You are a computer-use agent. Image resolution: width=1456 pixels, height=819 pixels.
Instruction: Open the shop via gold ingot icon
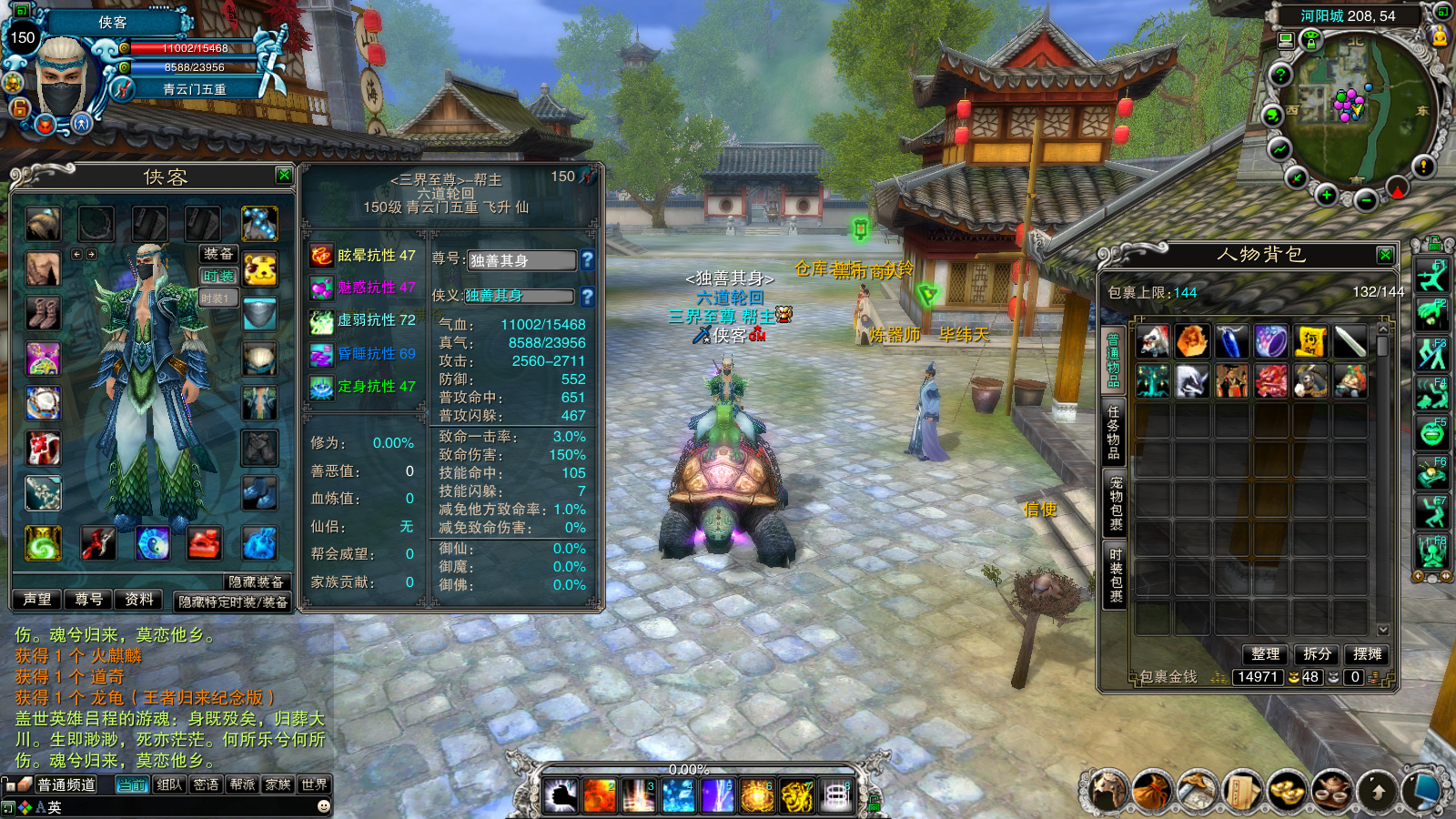1287,790
